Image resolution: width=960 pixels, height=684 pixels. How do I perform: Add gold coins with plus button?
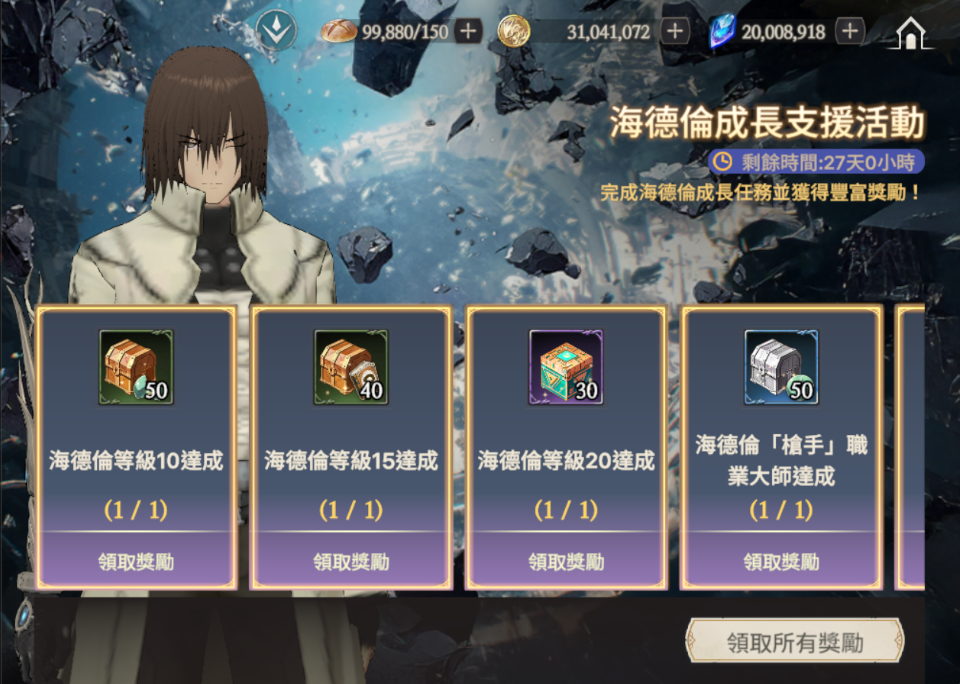(676, 31)
